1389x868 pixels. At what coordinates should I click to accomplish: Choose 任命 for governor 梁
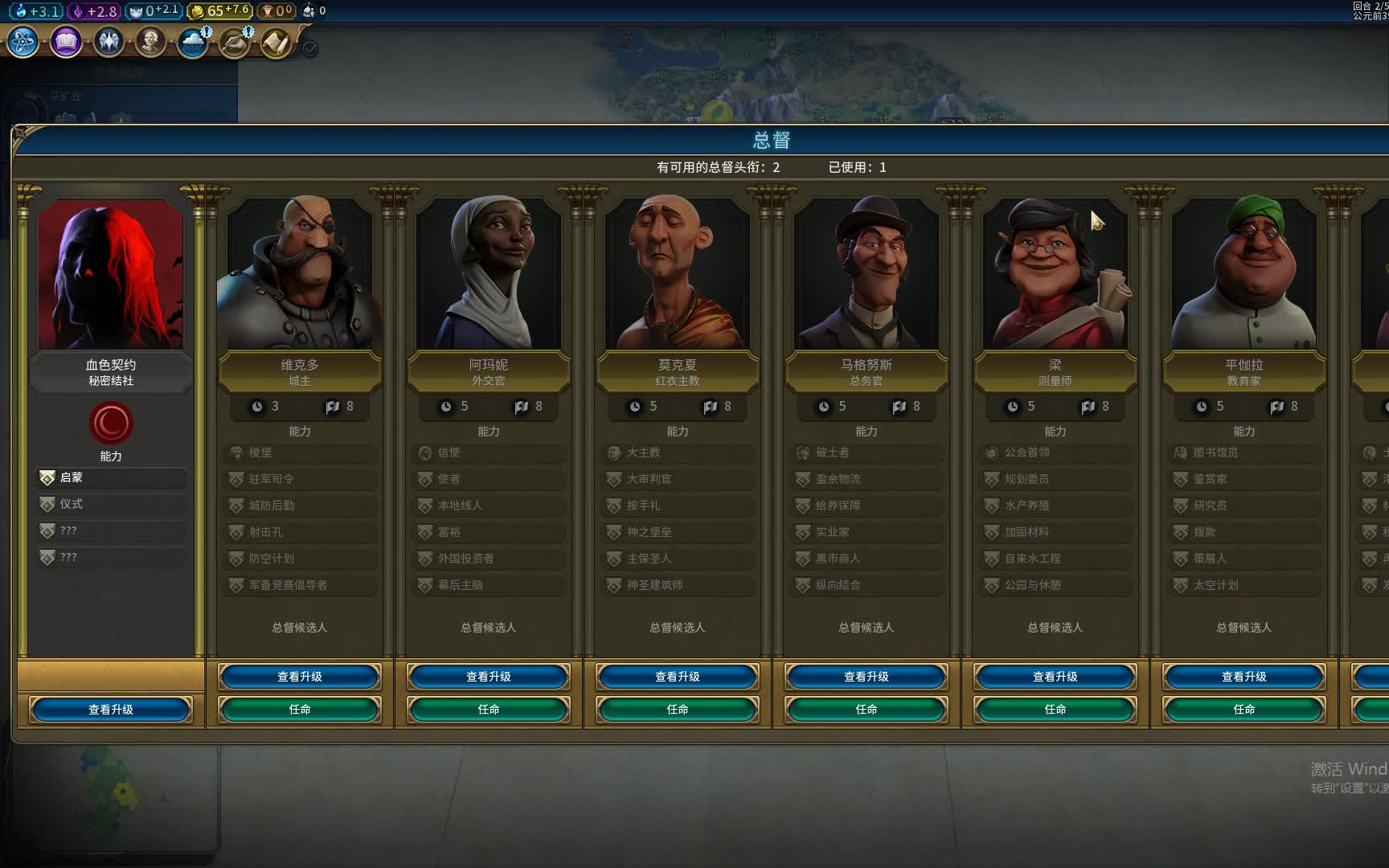click(x=1055, y=710)
